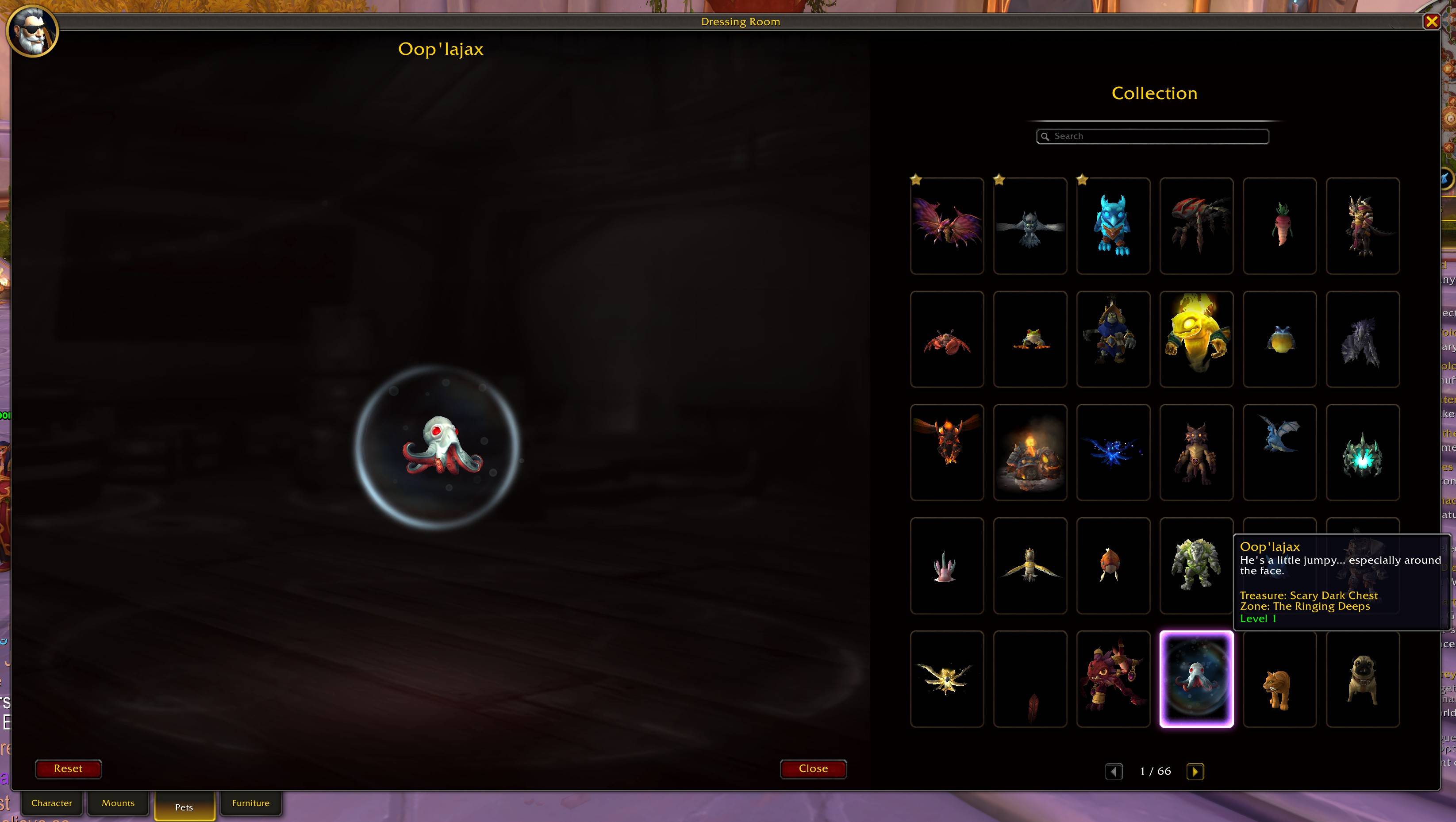This screenshot has height=822, width=1456.
Task: Select the blue whelpling pet
Action: point(1279,452)
